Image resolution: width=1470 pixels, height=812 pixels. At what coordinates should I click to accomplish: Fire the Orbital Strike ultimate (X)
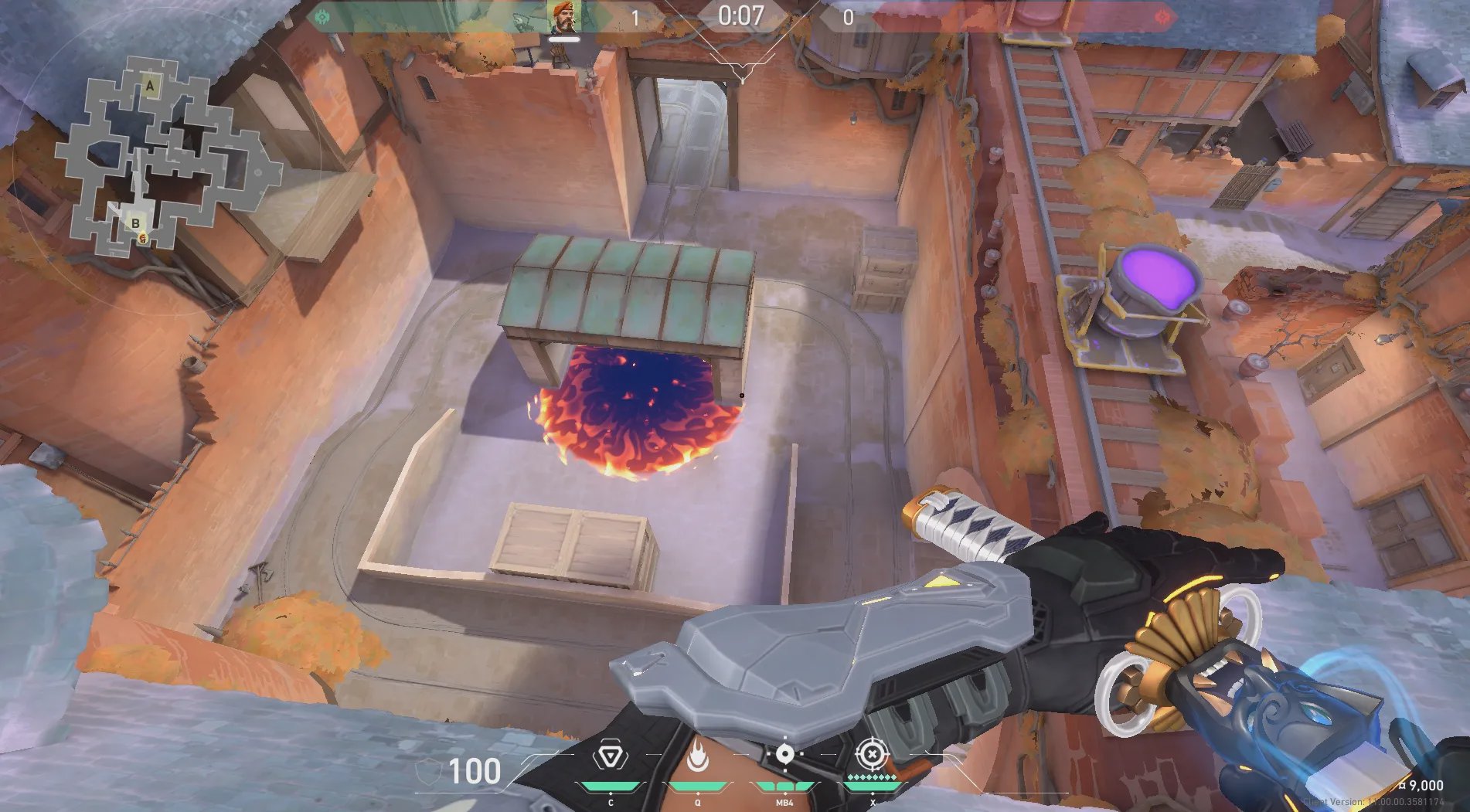[x=872, y=754]
